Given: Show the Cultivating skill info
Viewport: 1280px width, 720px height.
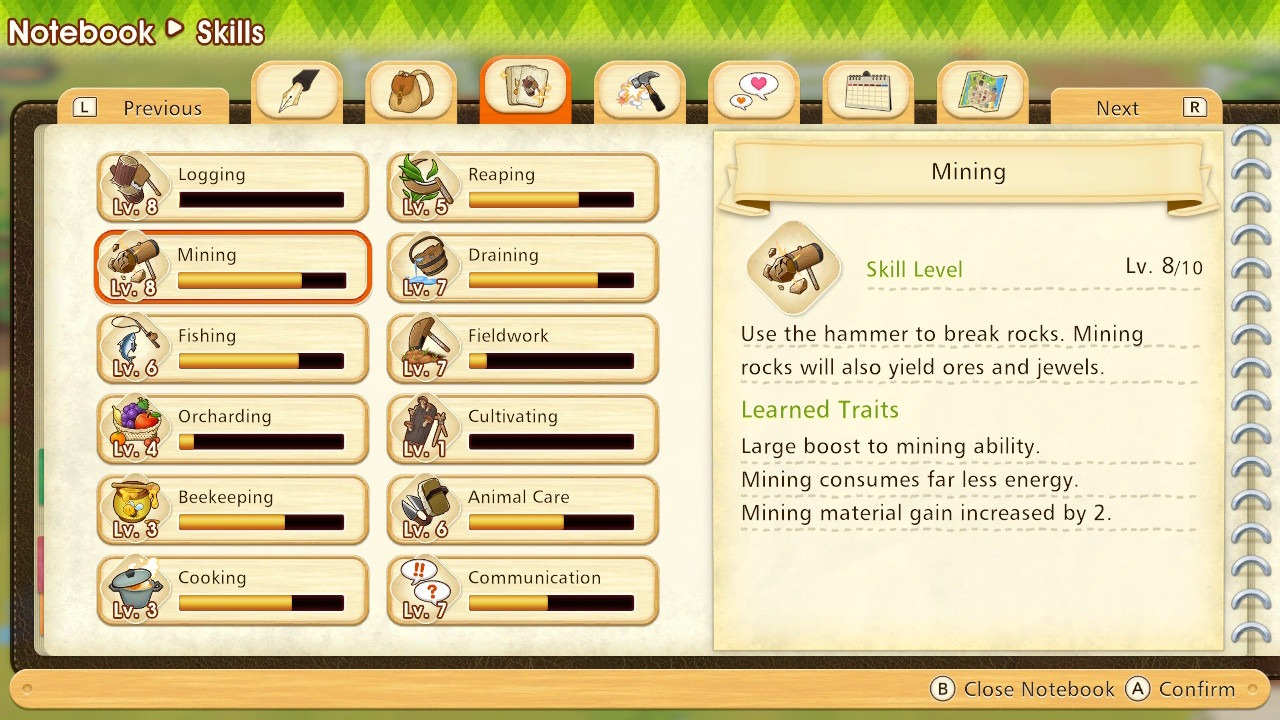Looking at the screenshot, I should coord(523,430).
